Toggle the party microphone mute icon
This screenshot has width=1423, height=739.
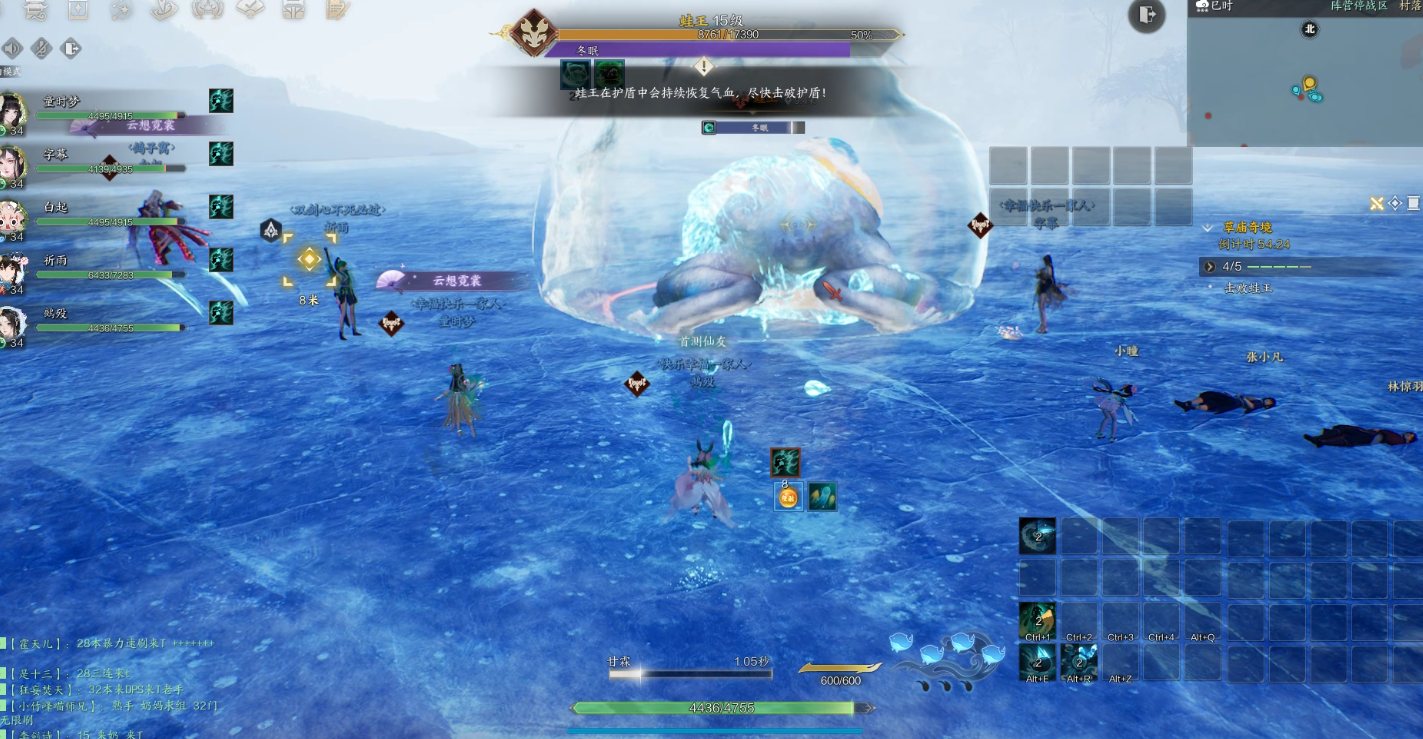coord(42,48)
